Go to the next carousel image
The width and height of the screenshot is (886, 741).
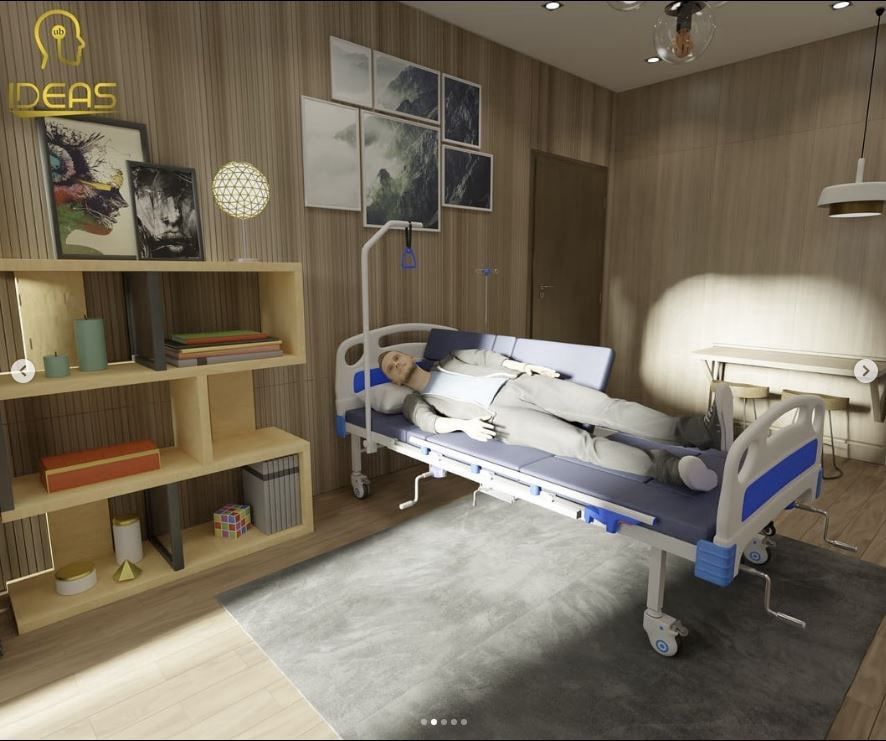866,371
